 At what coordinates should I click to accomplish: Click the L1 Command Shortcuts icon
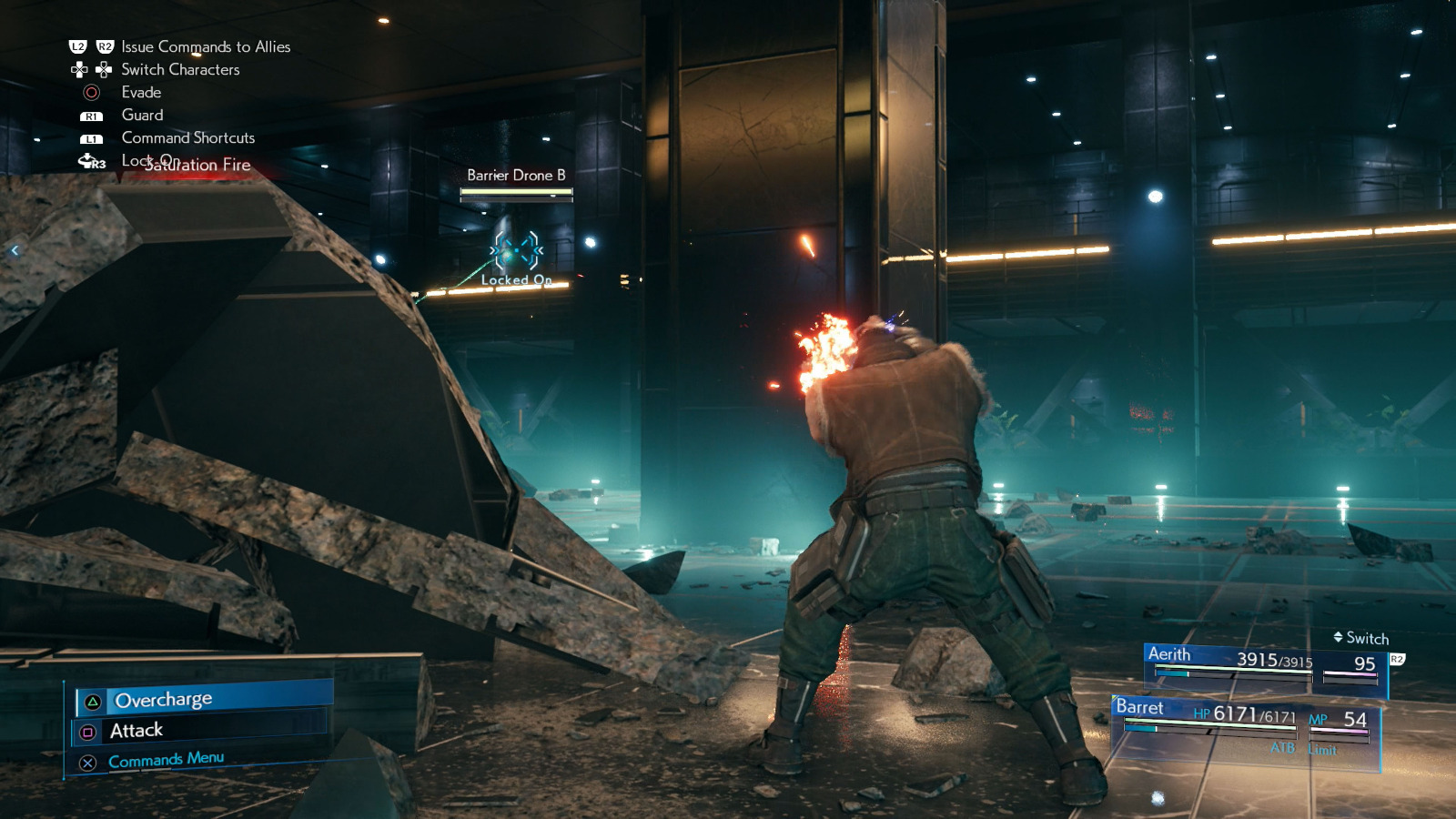[89, 138]
